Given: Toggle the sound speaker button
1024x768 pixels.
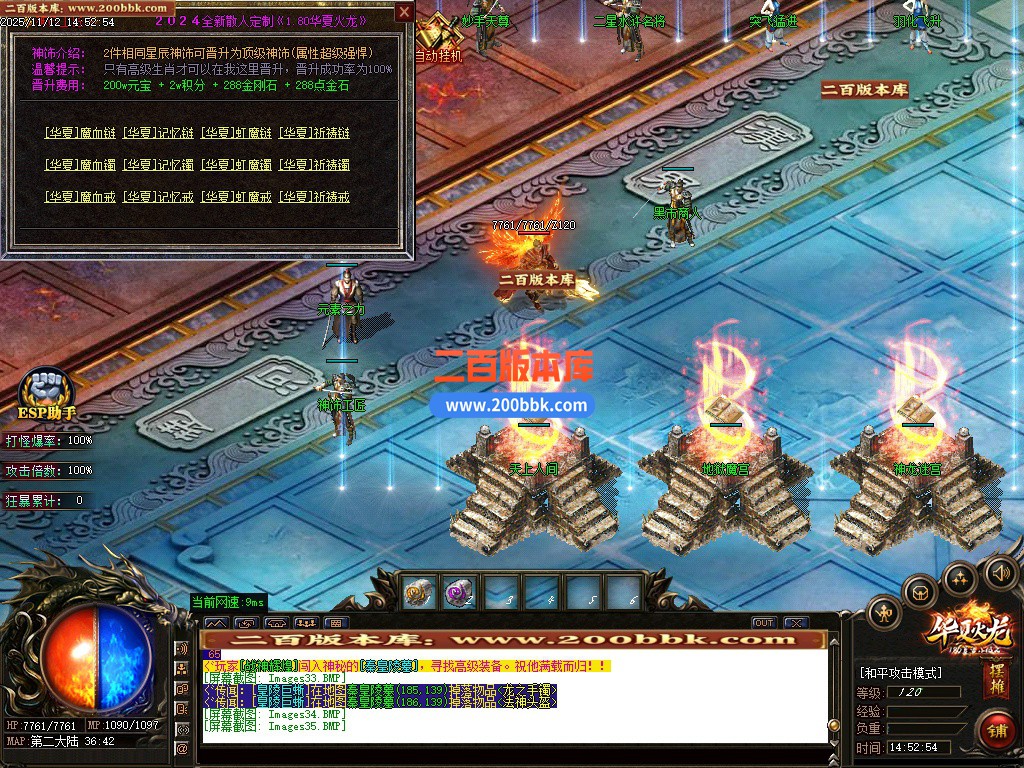Looking at the screenshot, I should 1000,573.
